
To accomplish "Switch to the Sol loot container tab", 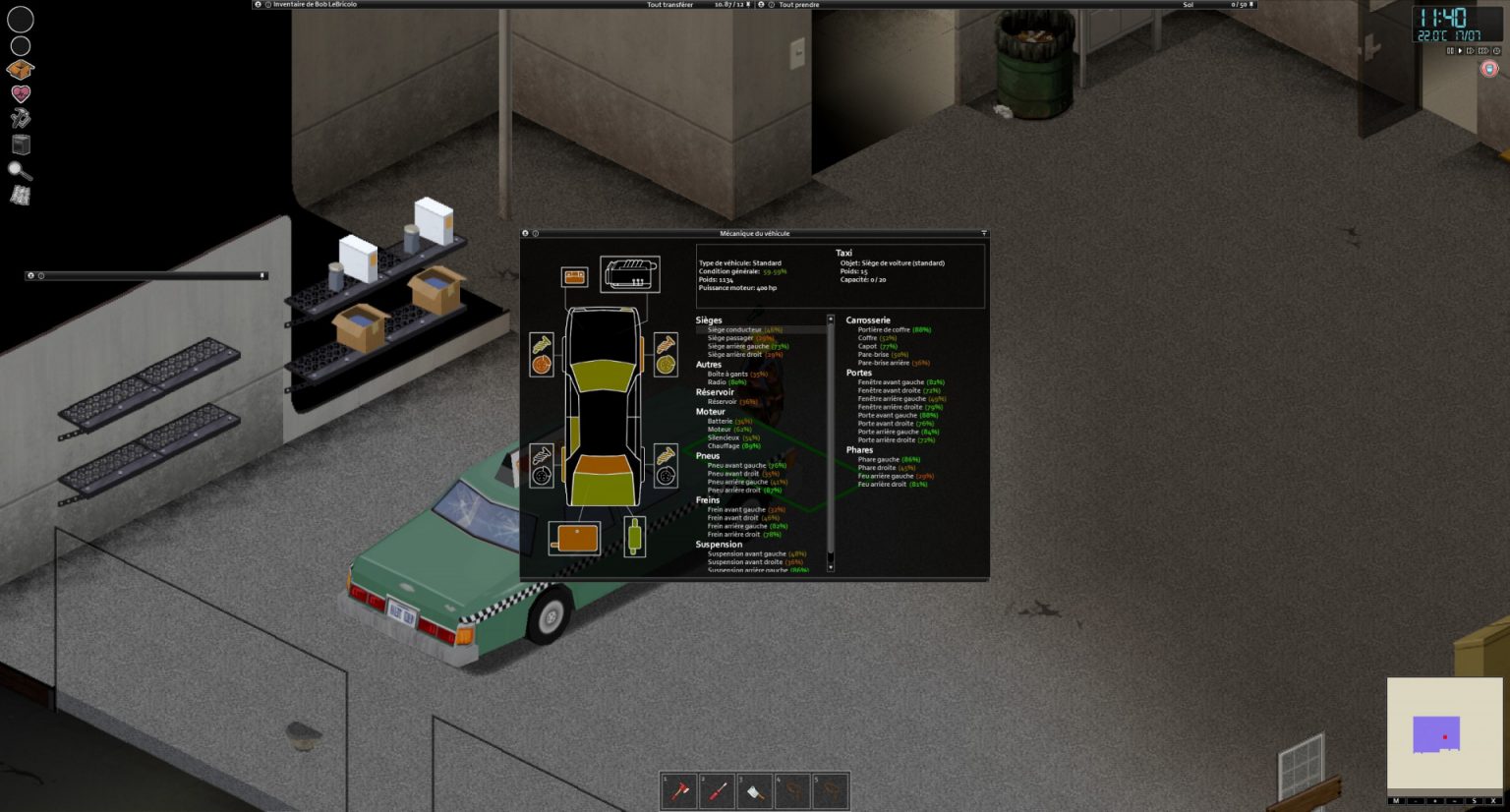I will coord(1187,5).
